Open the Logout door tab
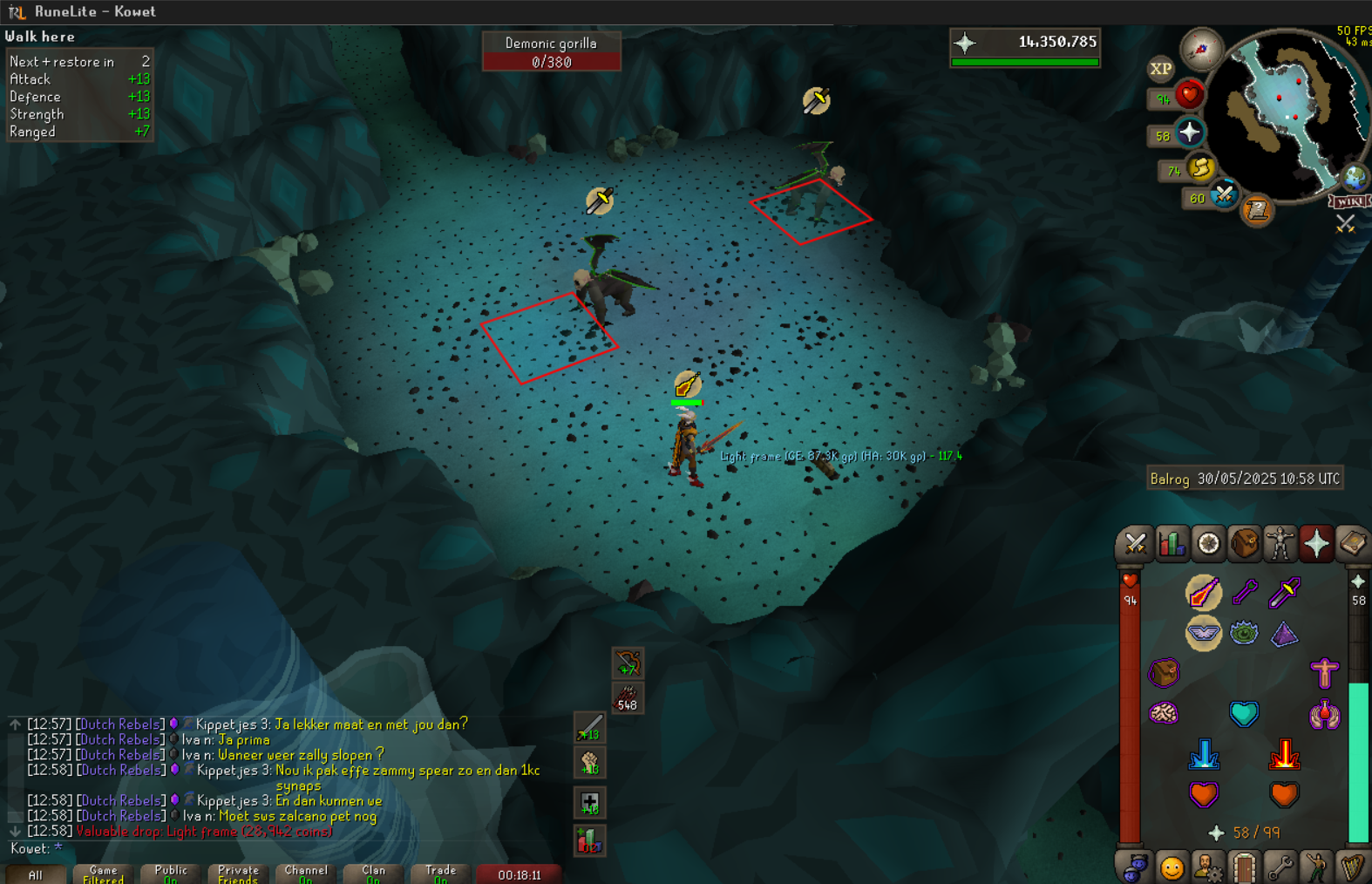 click(1244, 867)
